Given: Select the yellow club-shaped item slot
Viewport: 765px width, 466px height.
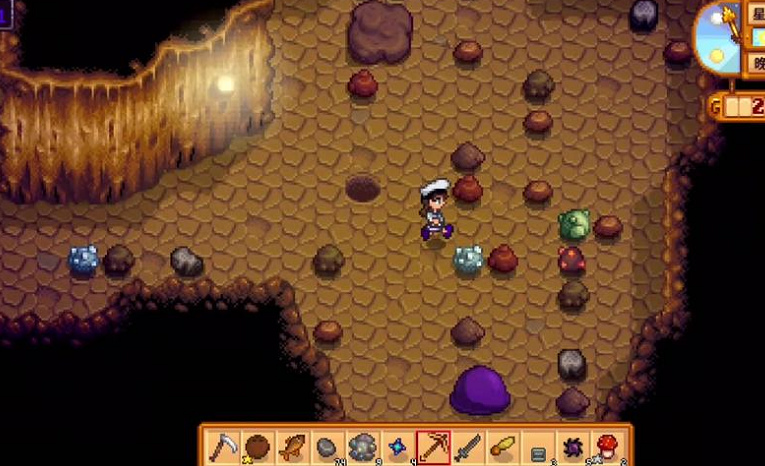Looking at the screenshot, I should 504,446.
